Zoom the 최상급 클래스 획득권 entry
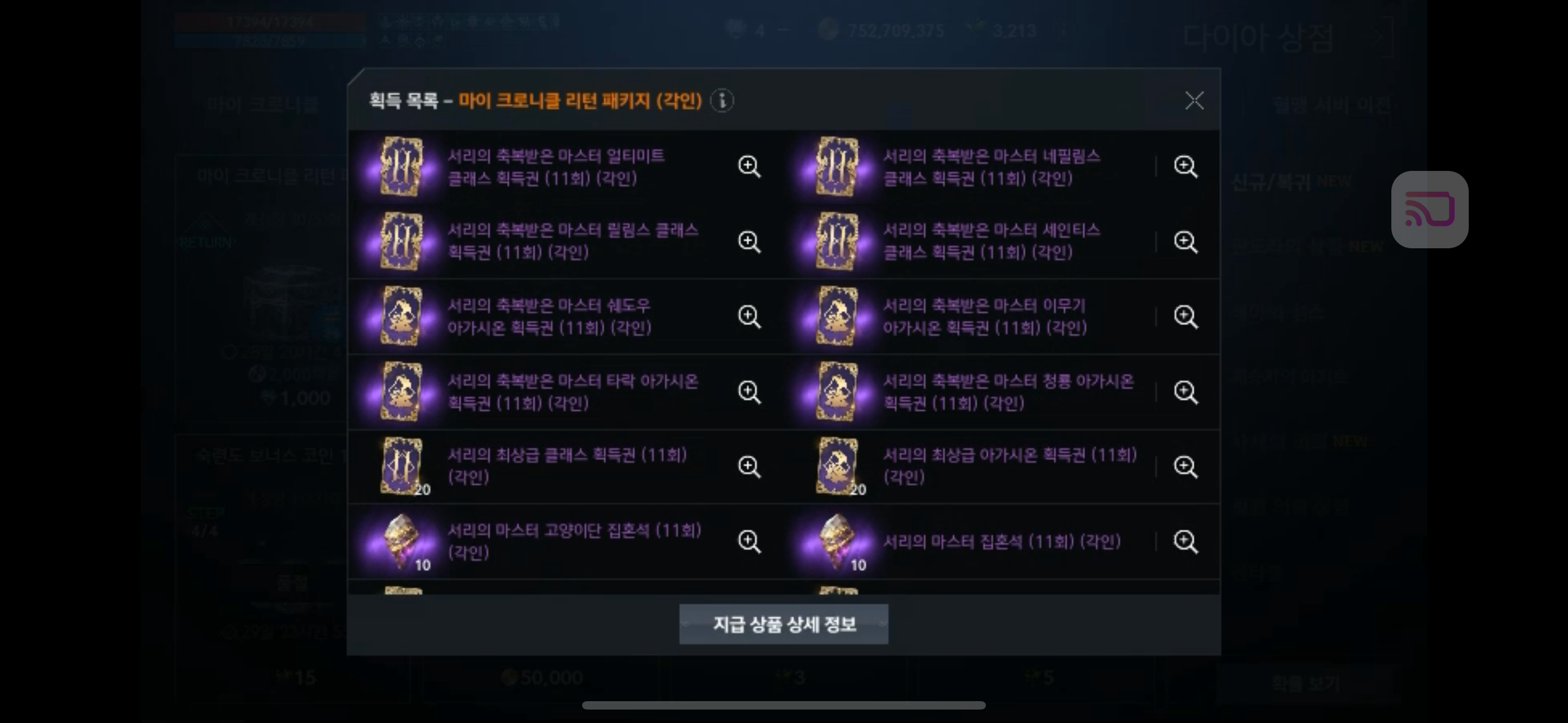Image resolution: width=1568 pixels, height=723 pixels. [750, 466]
